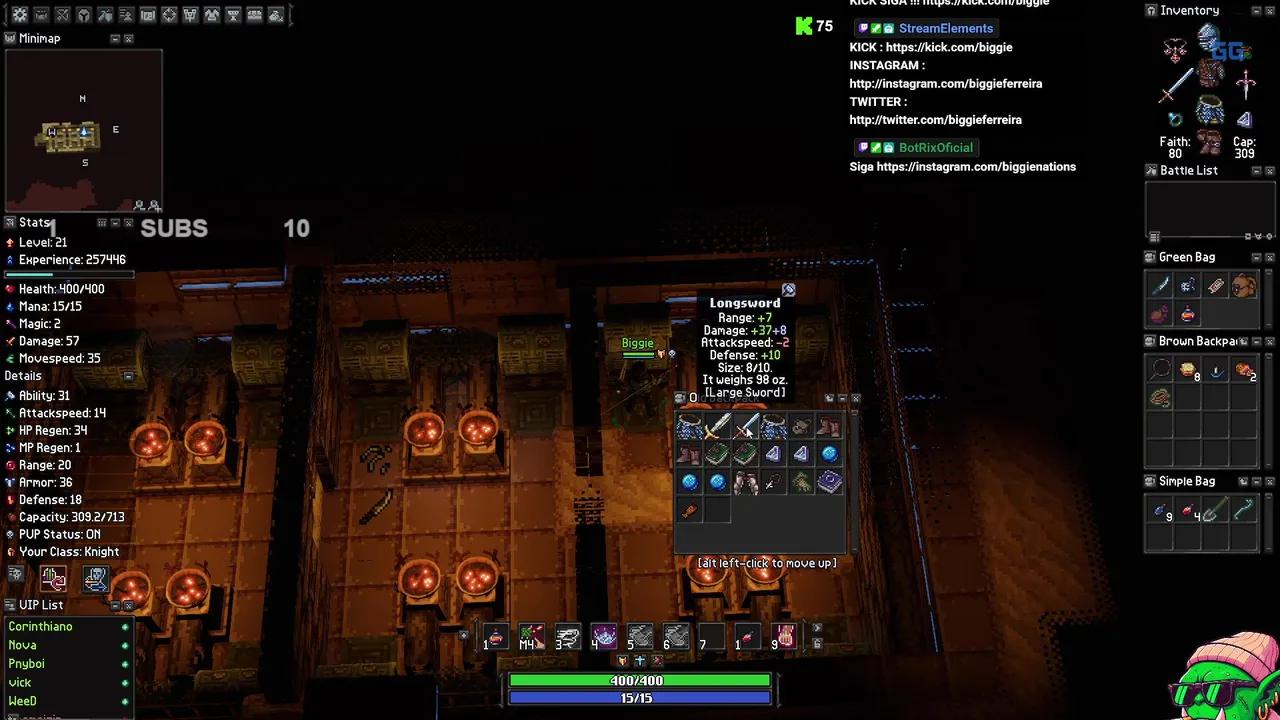Image resolution: width=1280 pixels, height=720 pixels.
Task: Cast the purple spell in hotbar slot 4
Action: [x=604, y=635]
